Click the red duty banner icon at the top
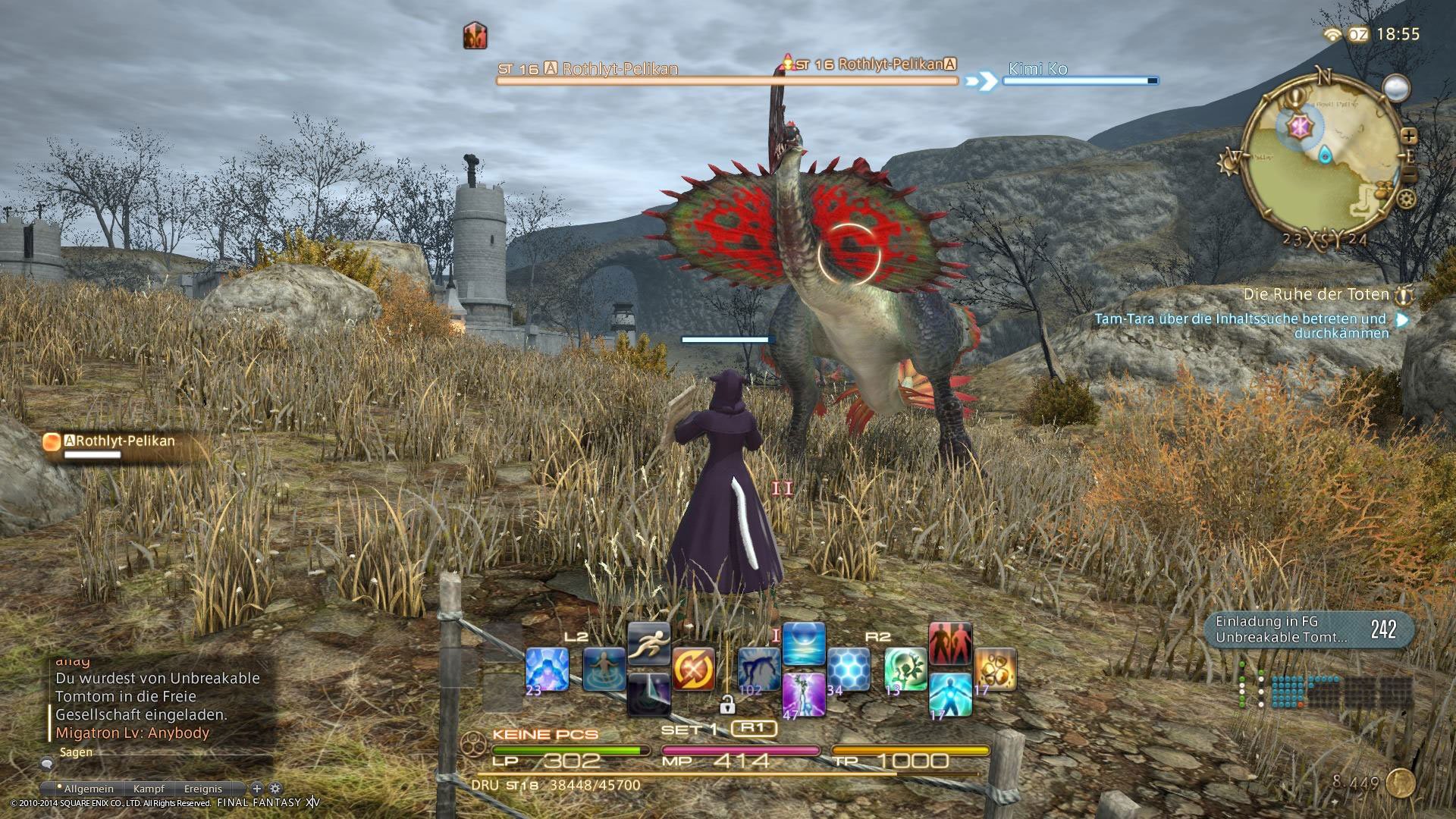This screenshot has height=819, width=1456. 474,36
